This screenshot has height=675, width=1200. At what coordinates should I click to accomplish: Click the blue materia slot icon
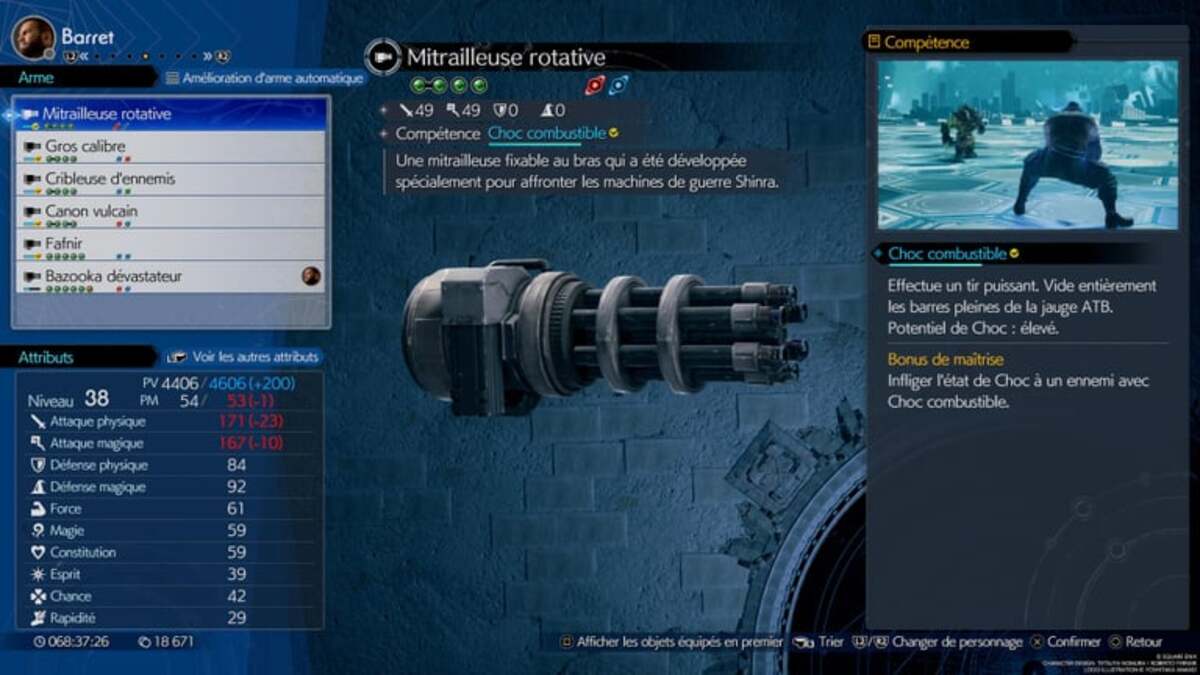click(x=618, y=86)
